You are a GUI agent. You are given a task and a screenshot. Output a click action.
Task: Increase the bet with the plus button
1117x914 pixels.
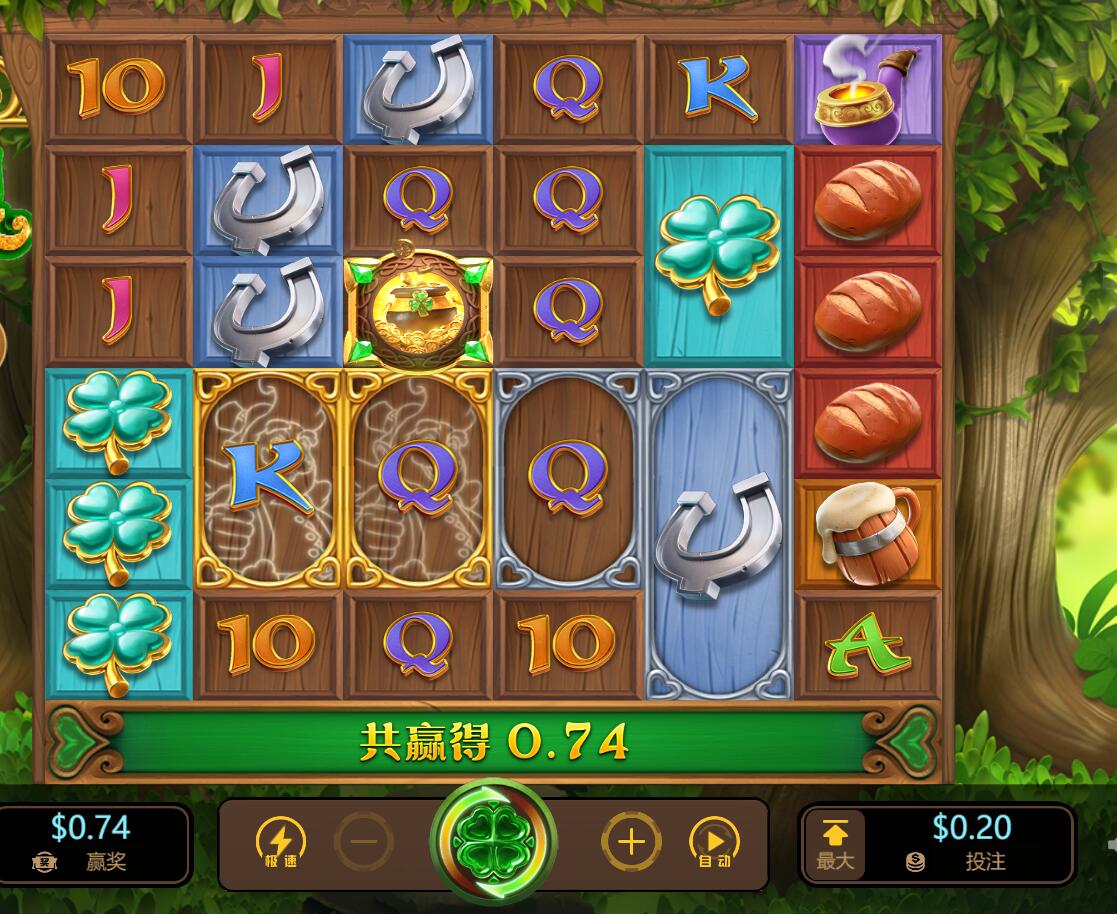pos(631,842)
